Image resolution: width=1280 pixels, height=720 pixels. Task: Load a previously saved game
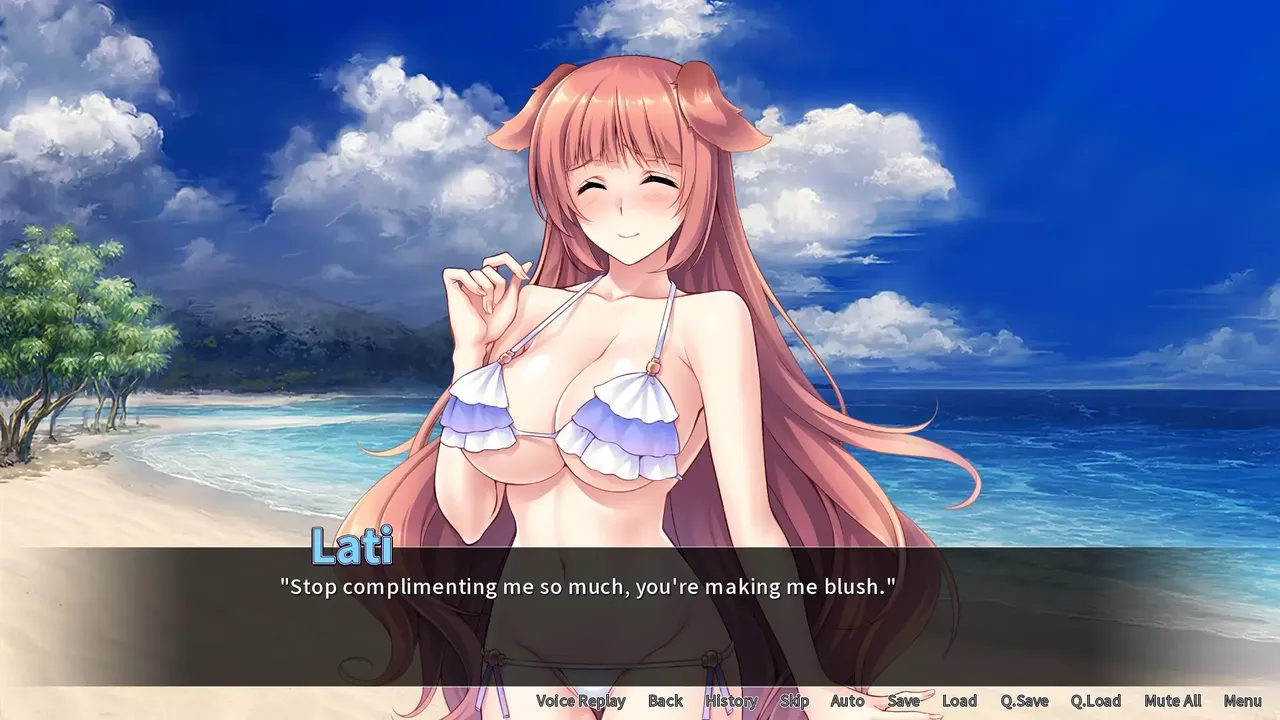[x=960, y=701]
